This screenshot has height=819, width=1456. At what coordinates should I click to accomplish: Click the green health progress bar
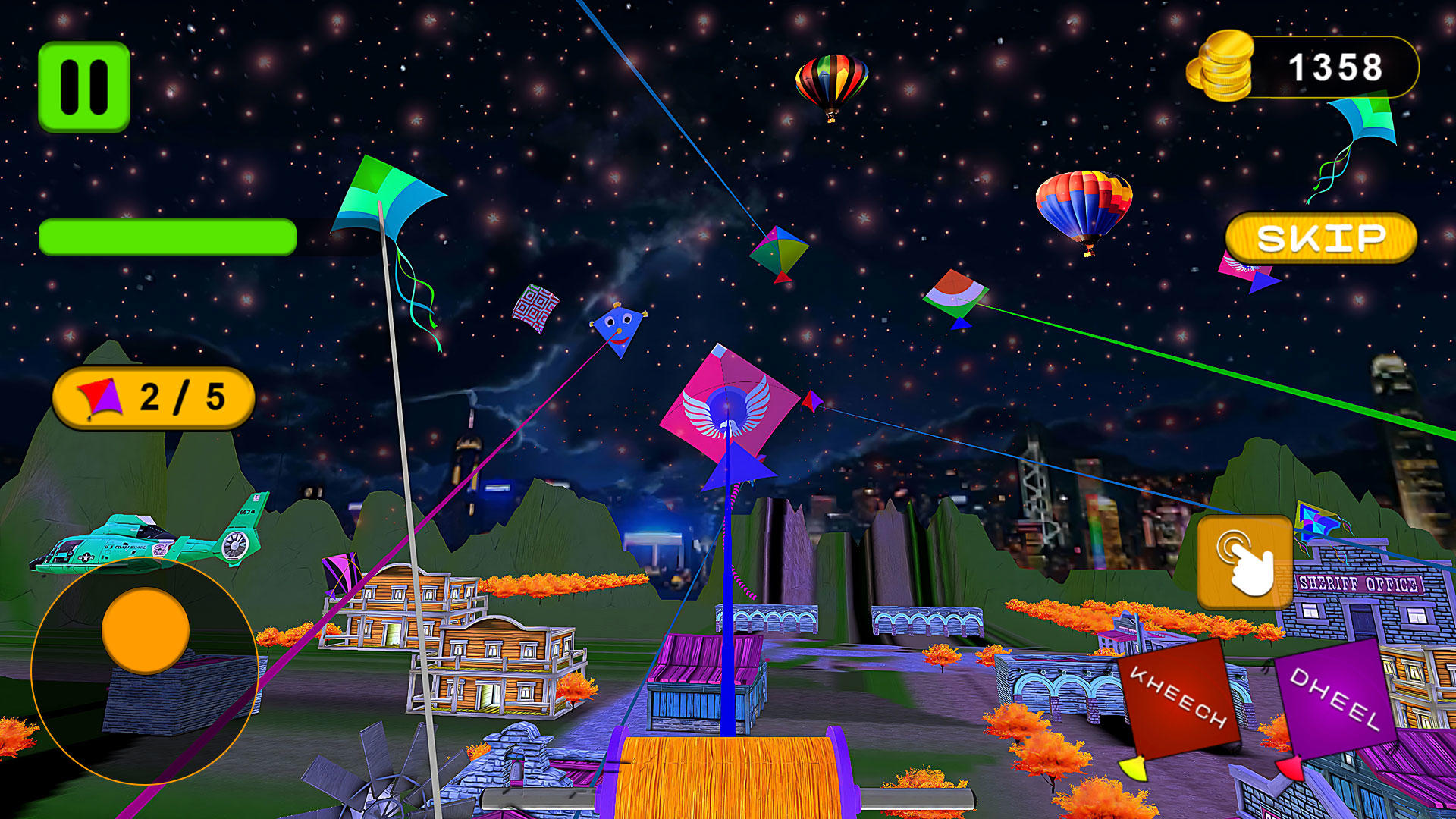(x=167, y=237)
